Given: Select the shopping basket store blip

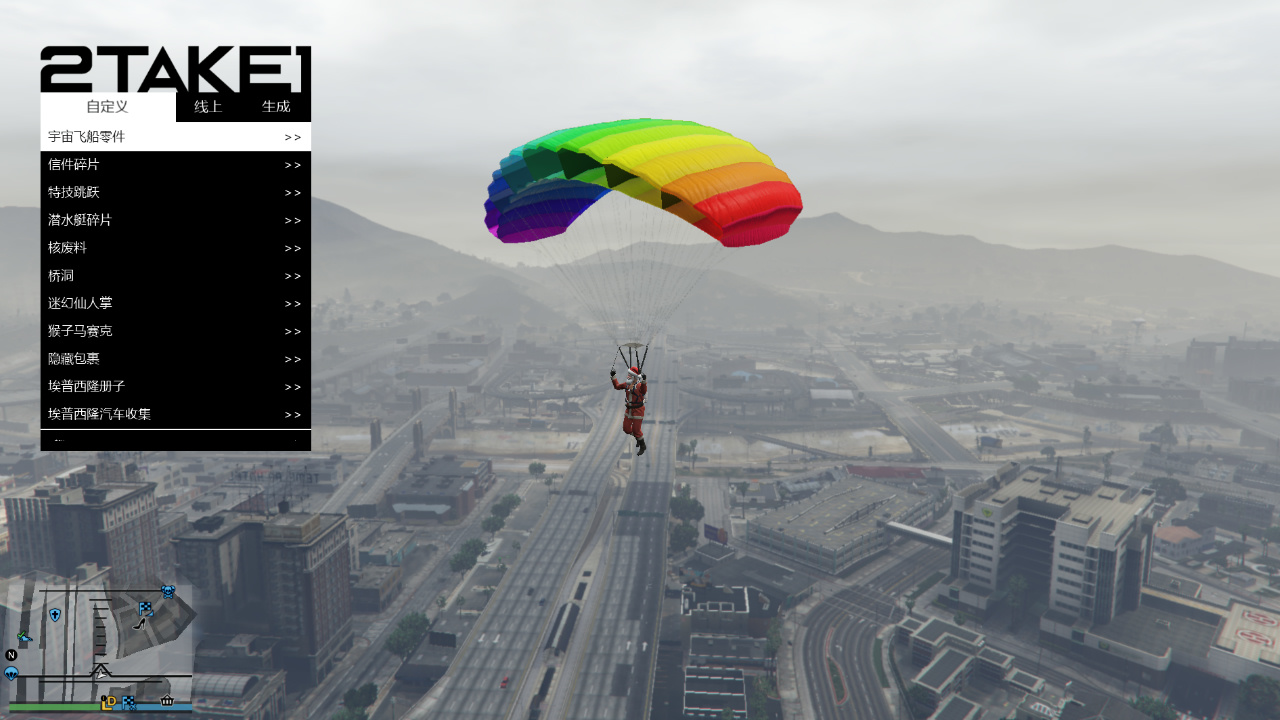Looking at the screenshot, I should pos(167,701).
